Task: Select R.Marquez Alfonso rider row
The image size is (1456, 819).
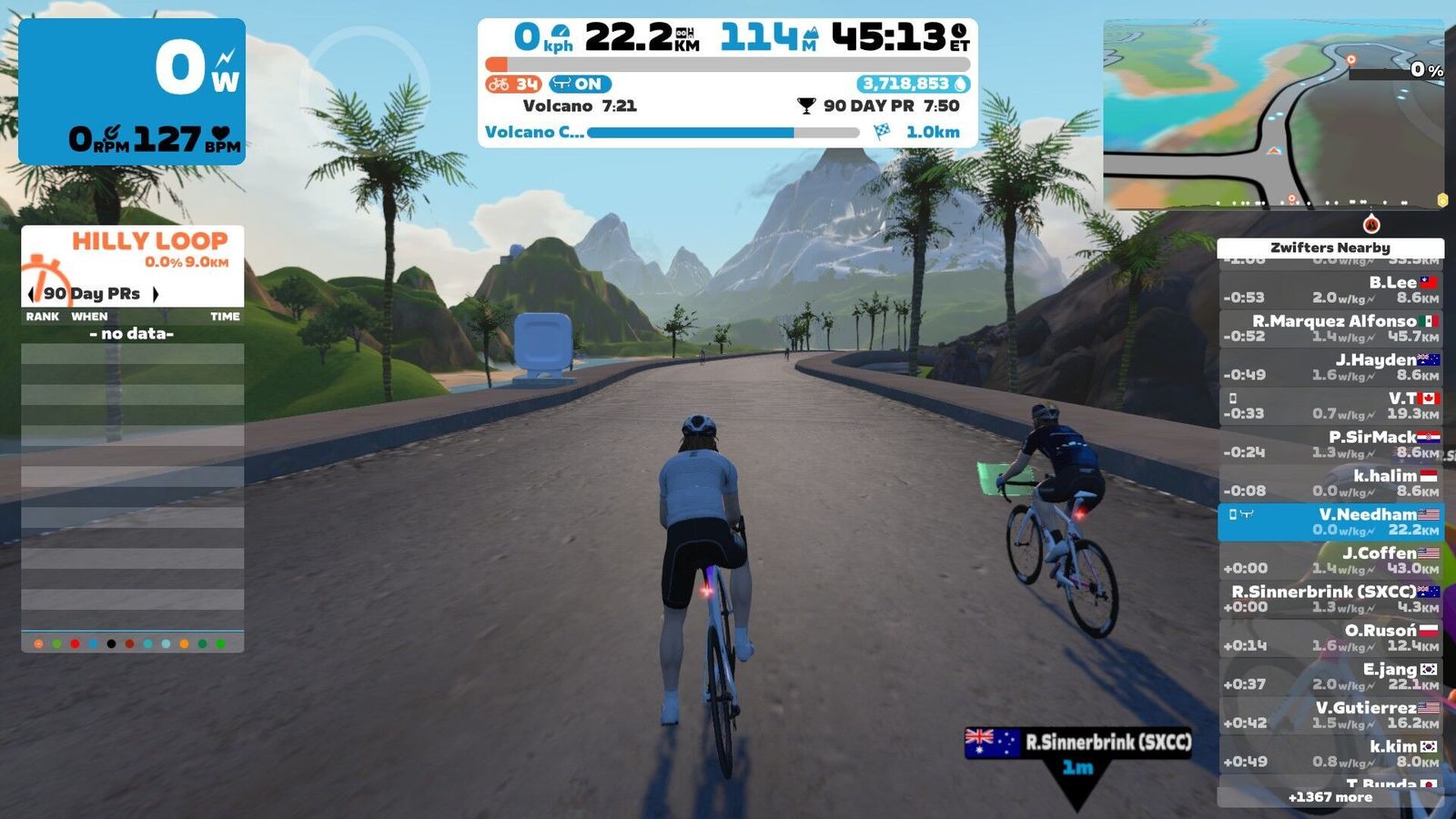Action: [x=1330, y=329]
